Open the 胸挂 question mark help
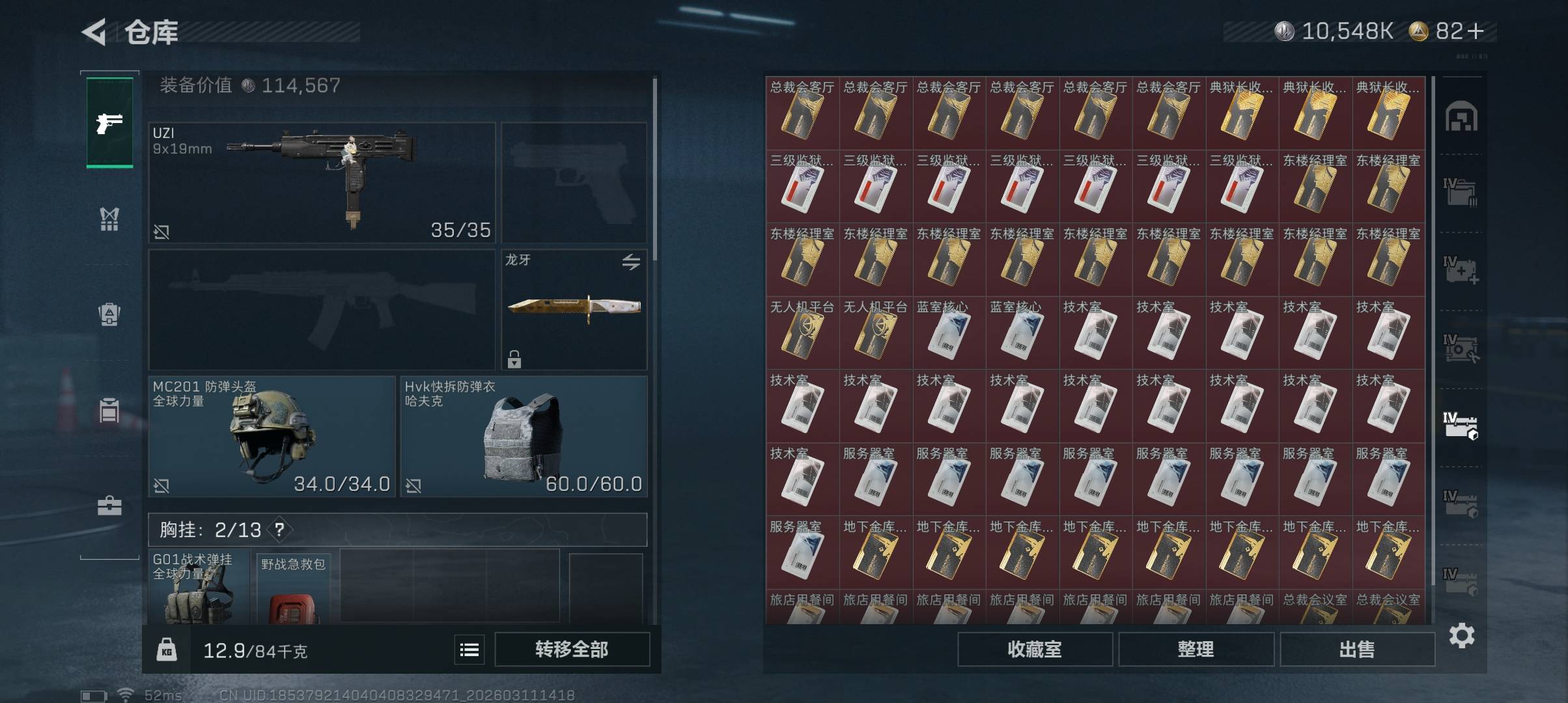 click(279, 530)
